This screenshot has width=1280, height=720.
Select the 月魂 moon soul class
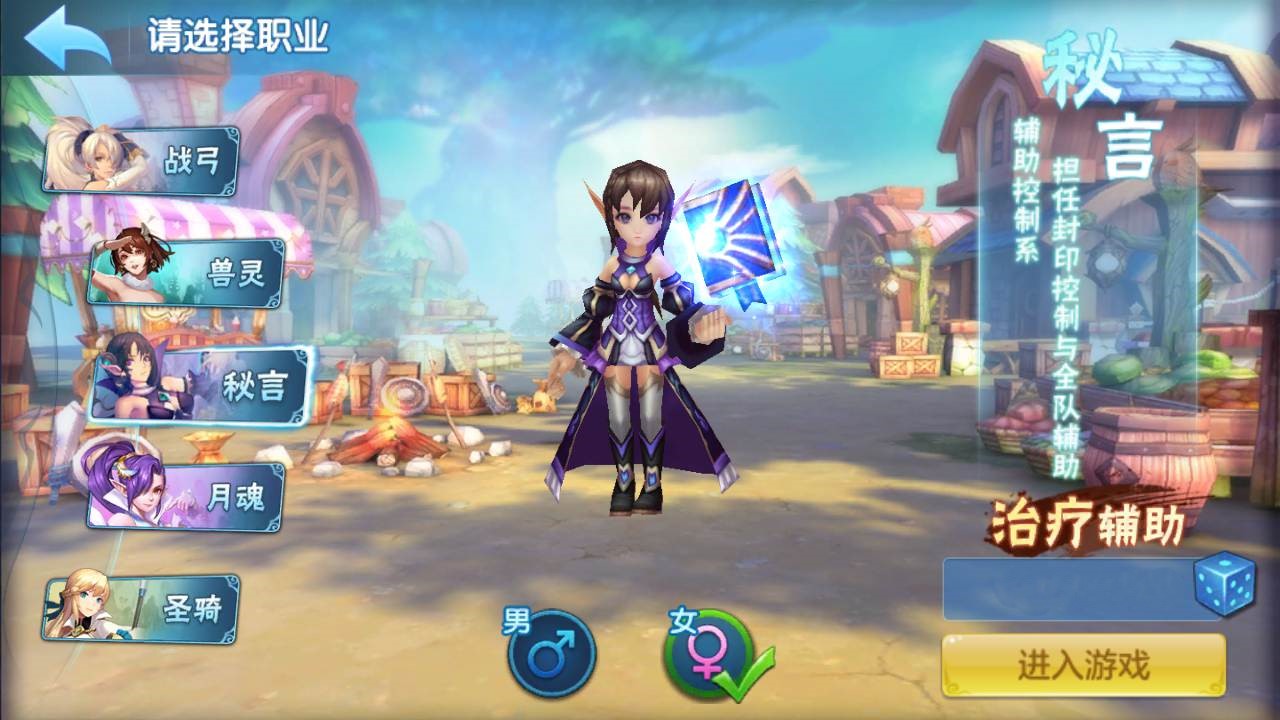(186, 497)
